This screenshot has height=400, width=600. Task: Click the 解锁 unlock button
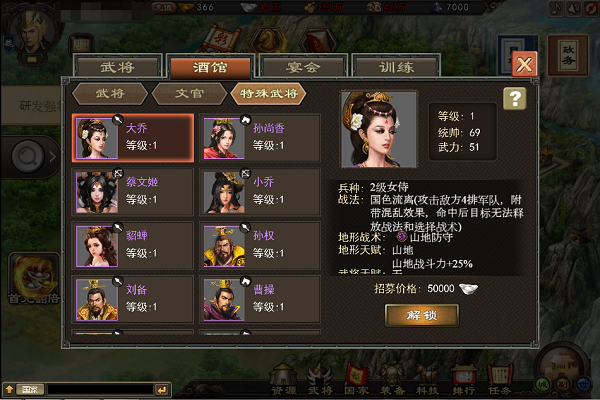point(421,315)
